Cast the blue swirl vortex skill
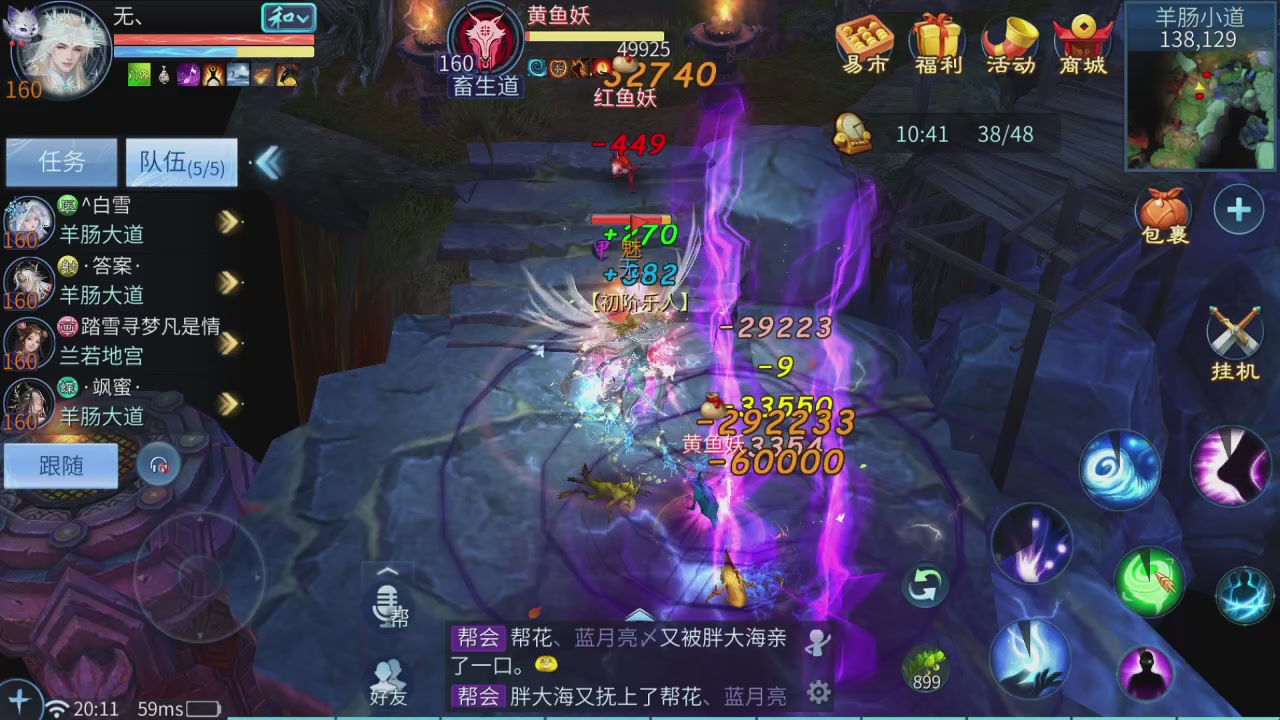The height and width of the screenshot is (720, 1280). tap(1120, 468)
